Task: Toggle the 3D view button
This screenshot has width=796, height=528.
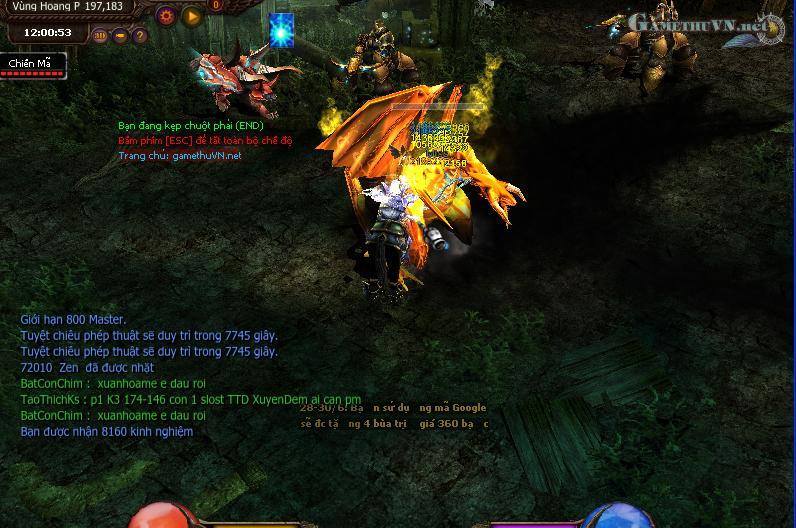Action: (101, 35)
